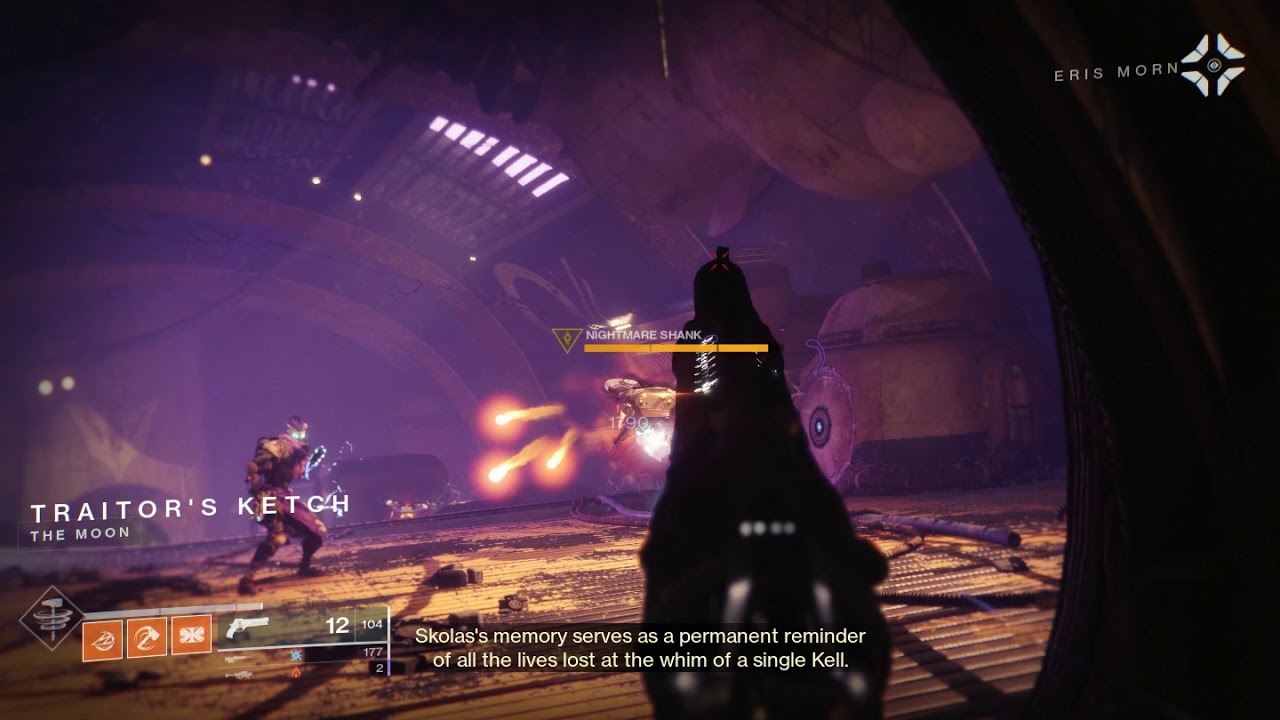Activate the hammer super ability diamond

coord(52,618)
